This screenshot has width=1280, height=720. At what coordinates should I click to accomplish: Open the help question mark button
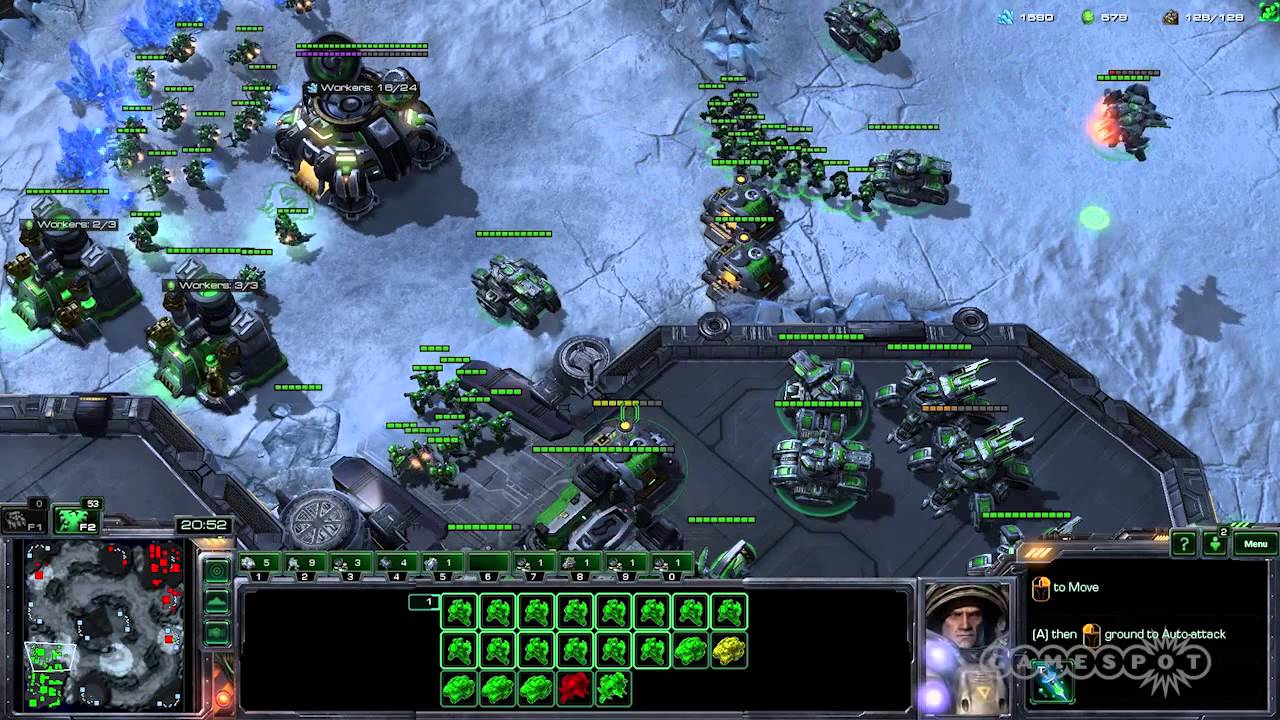(x=1184, y=544)
